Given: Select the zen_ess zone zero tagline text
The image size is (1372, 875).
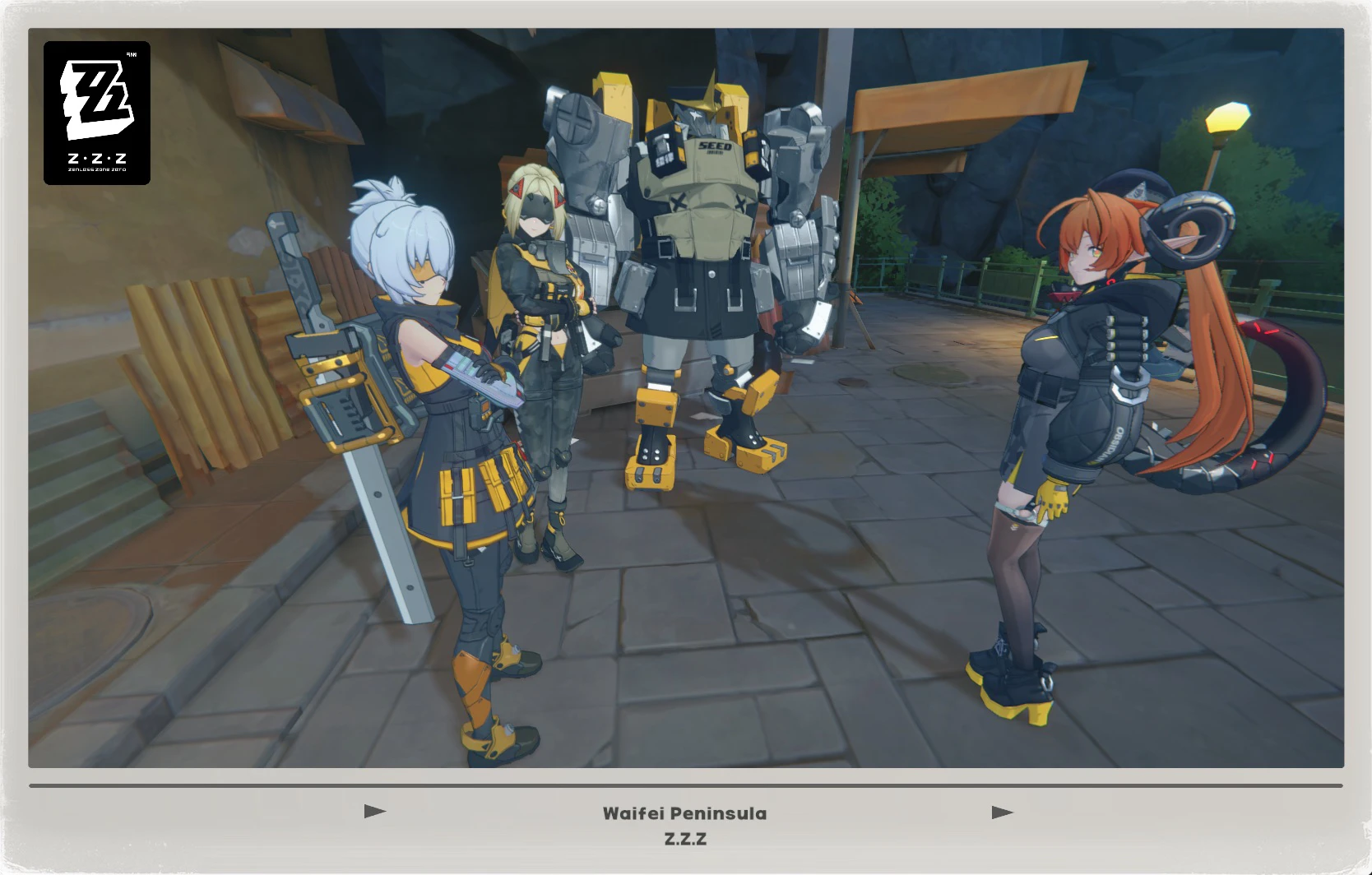Looking at the screenshot, I should click(x=96, y=170).
